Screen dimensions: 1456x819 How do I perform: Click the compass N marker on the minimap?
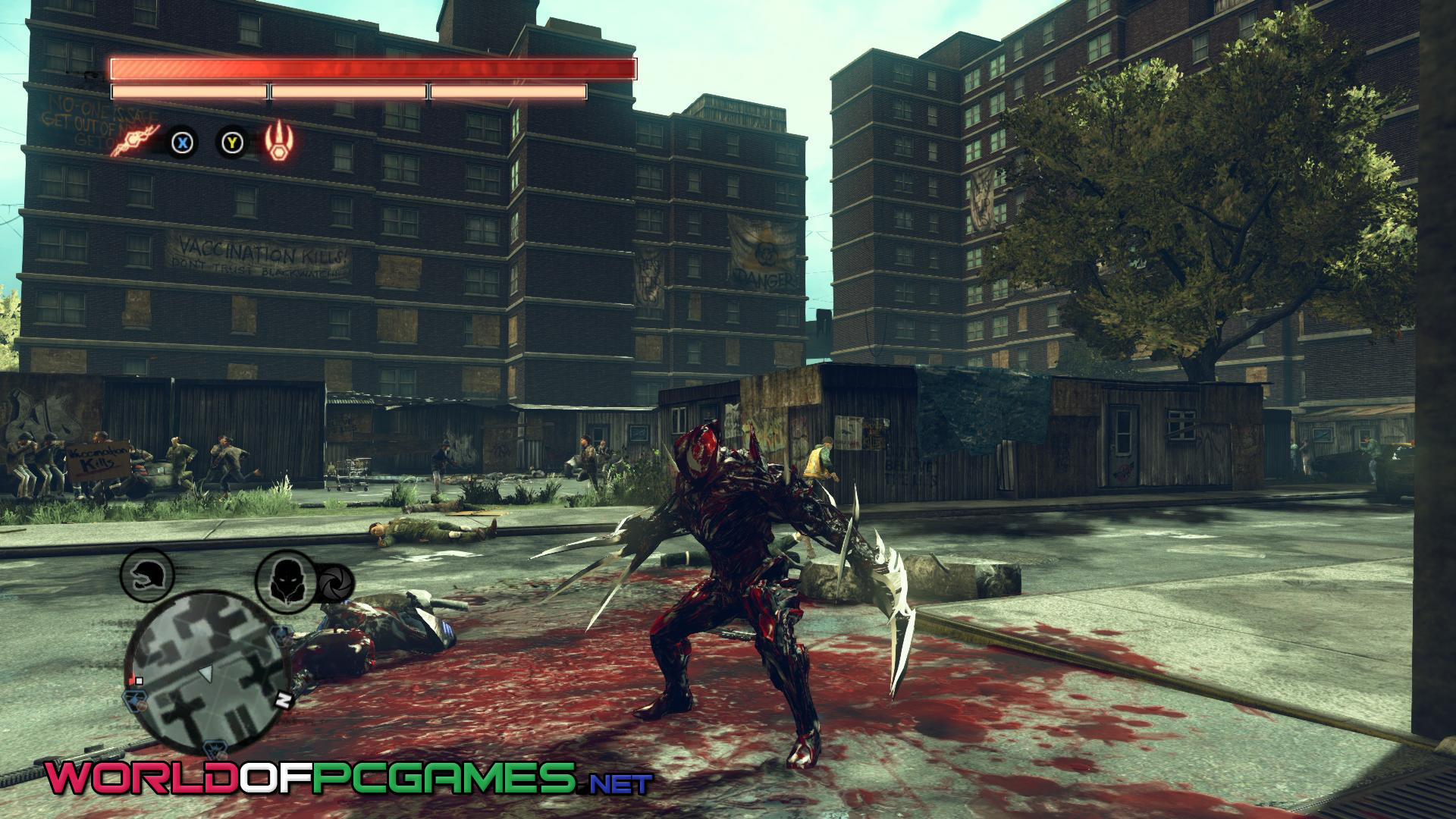click(283, 701)
